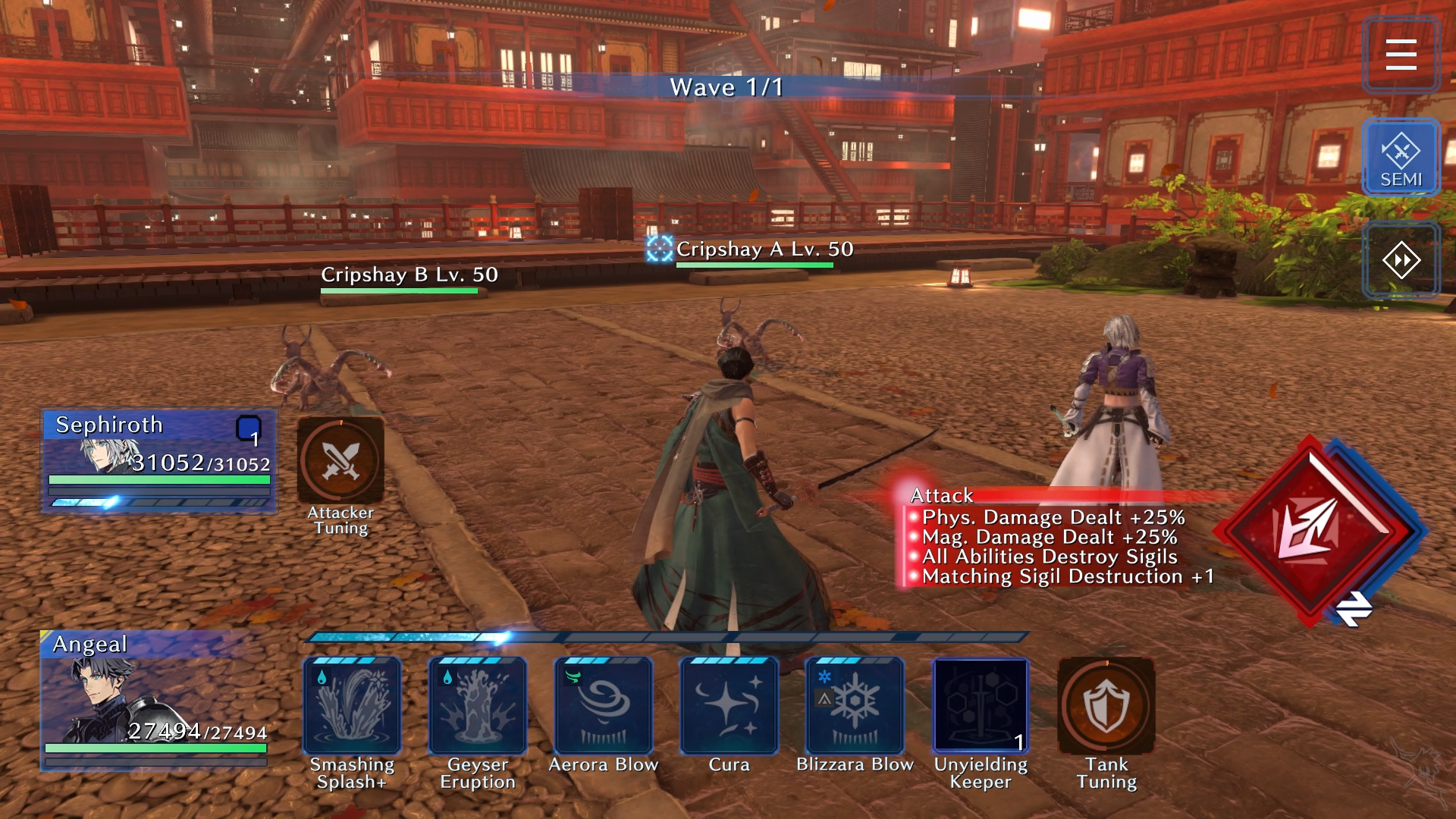Select the Sephiroth party panel
The height and width of the screenshot is (819, 1456).
[x=159, y=460]
